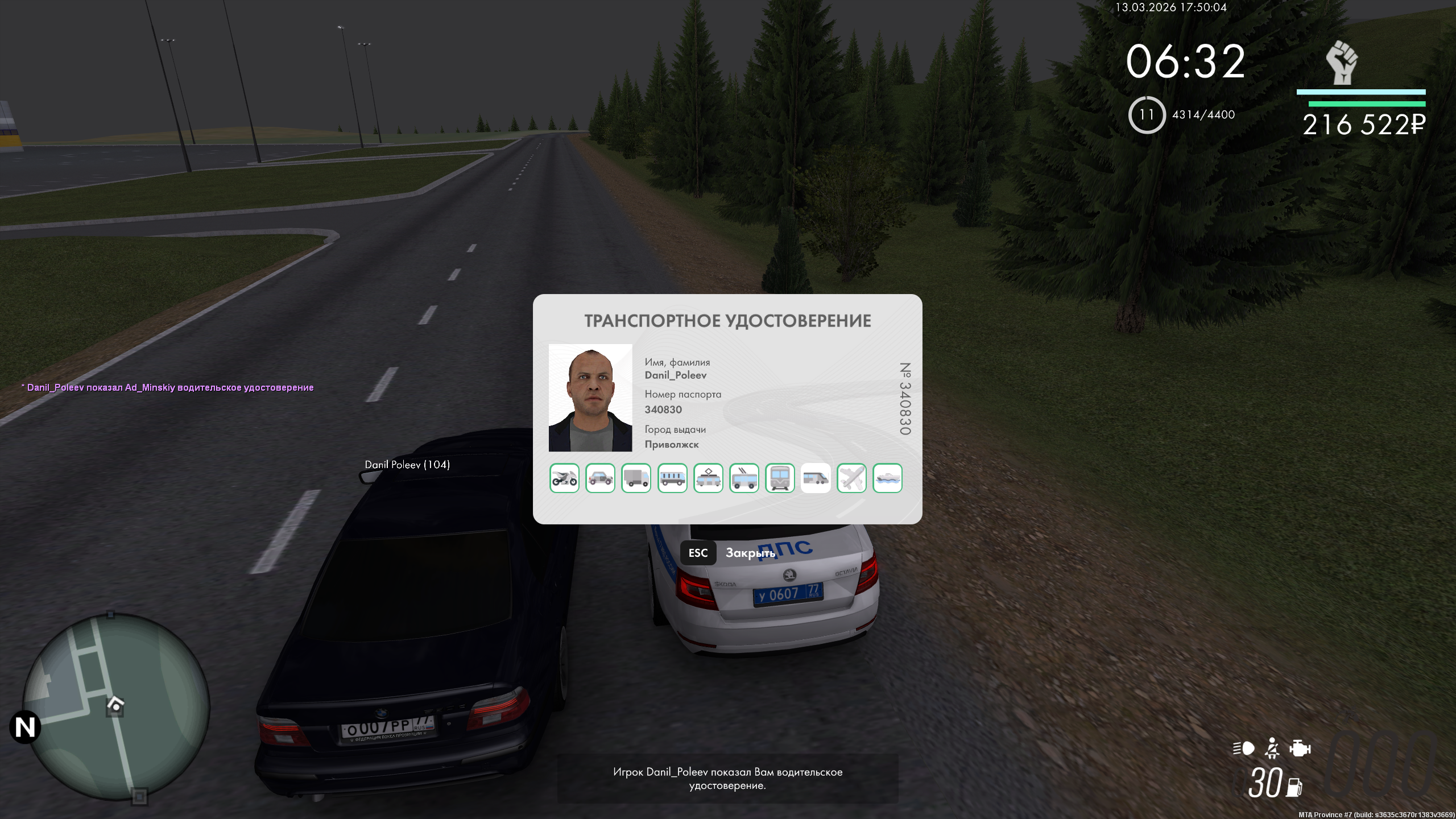The height and width of the screenshot is (819, 1456).
Task: Choose the tram license category icon
Action: [x=708, y=478]
